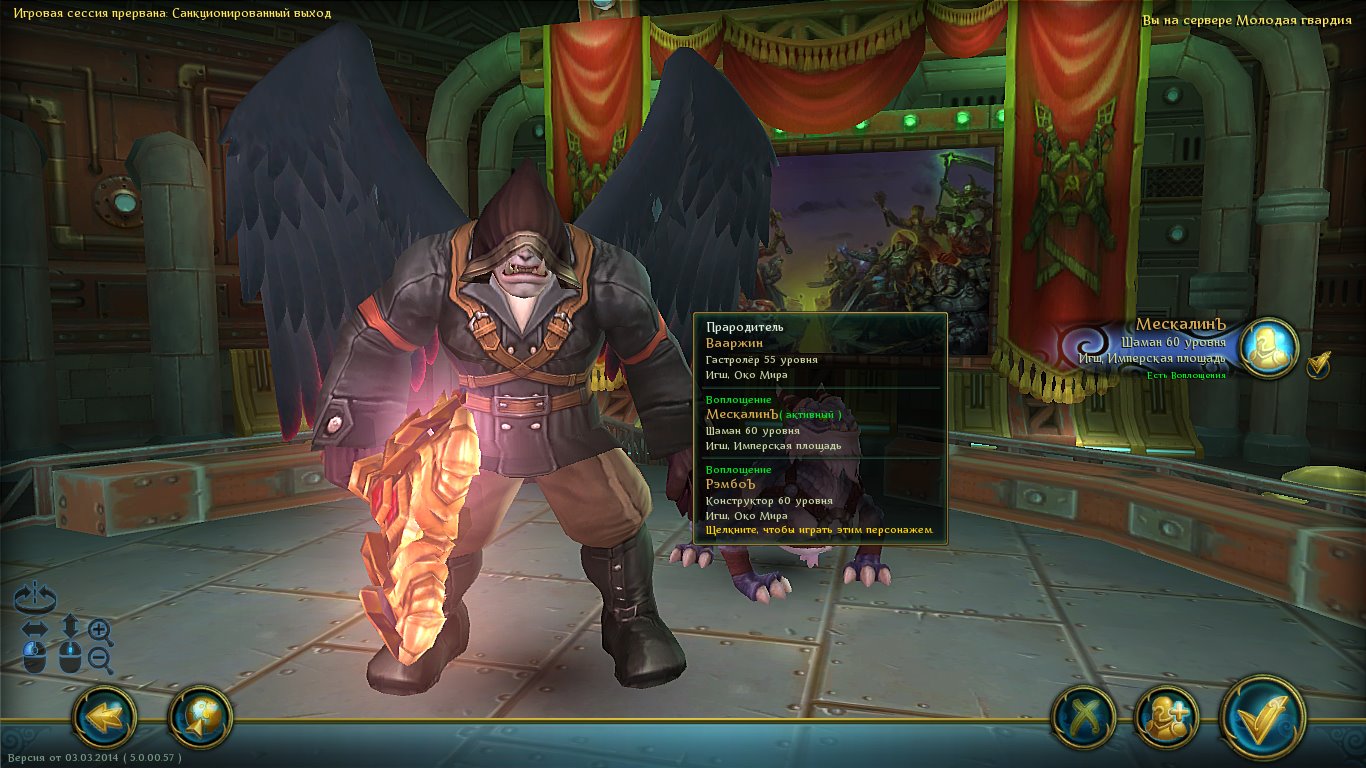Delete character with the X button
1366x768 pixels.
1082,717
